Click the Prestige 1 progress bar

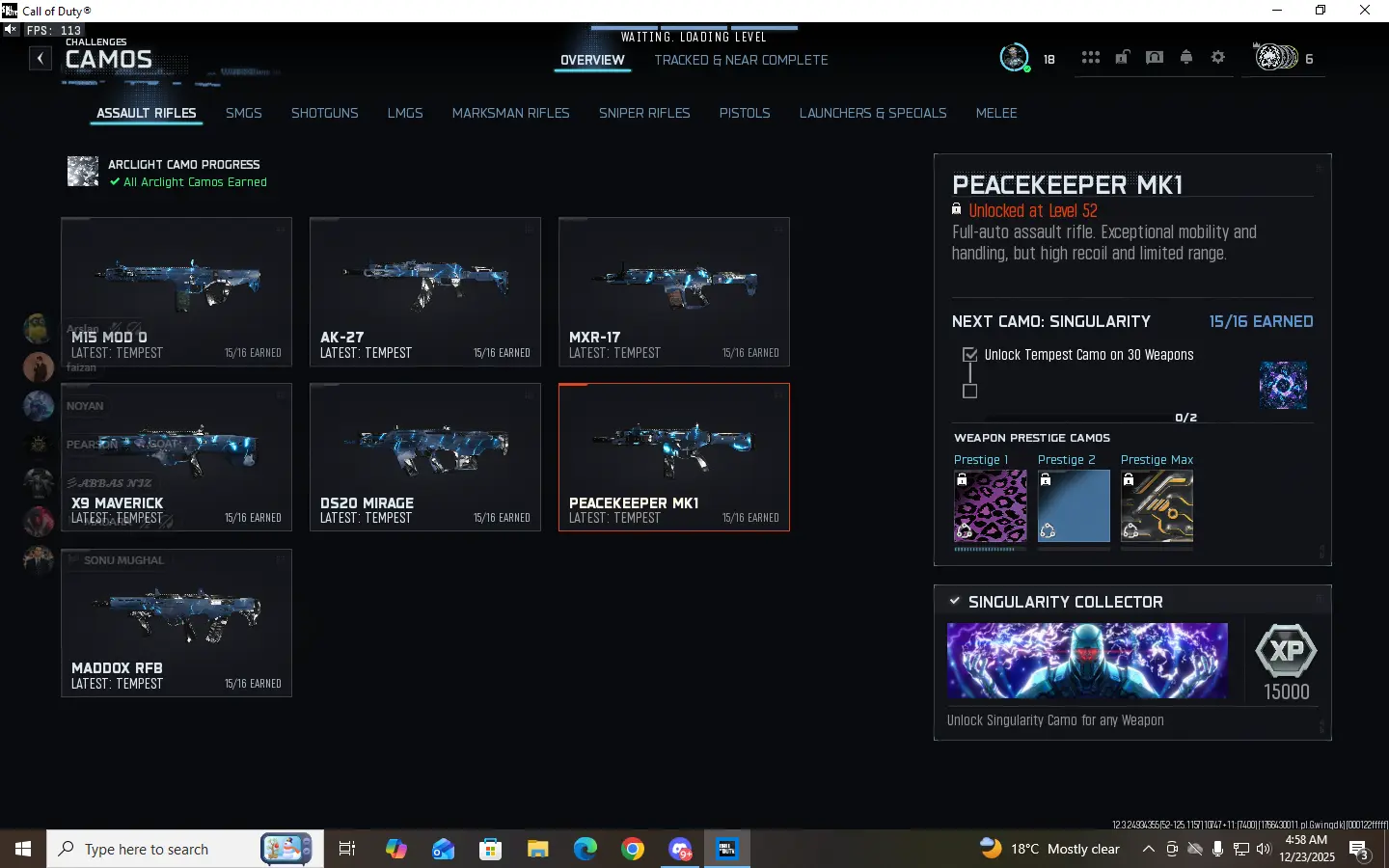990,547
